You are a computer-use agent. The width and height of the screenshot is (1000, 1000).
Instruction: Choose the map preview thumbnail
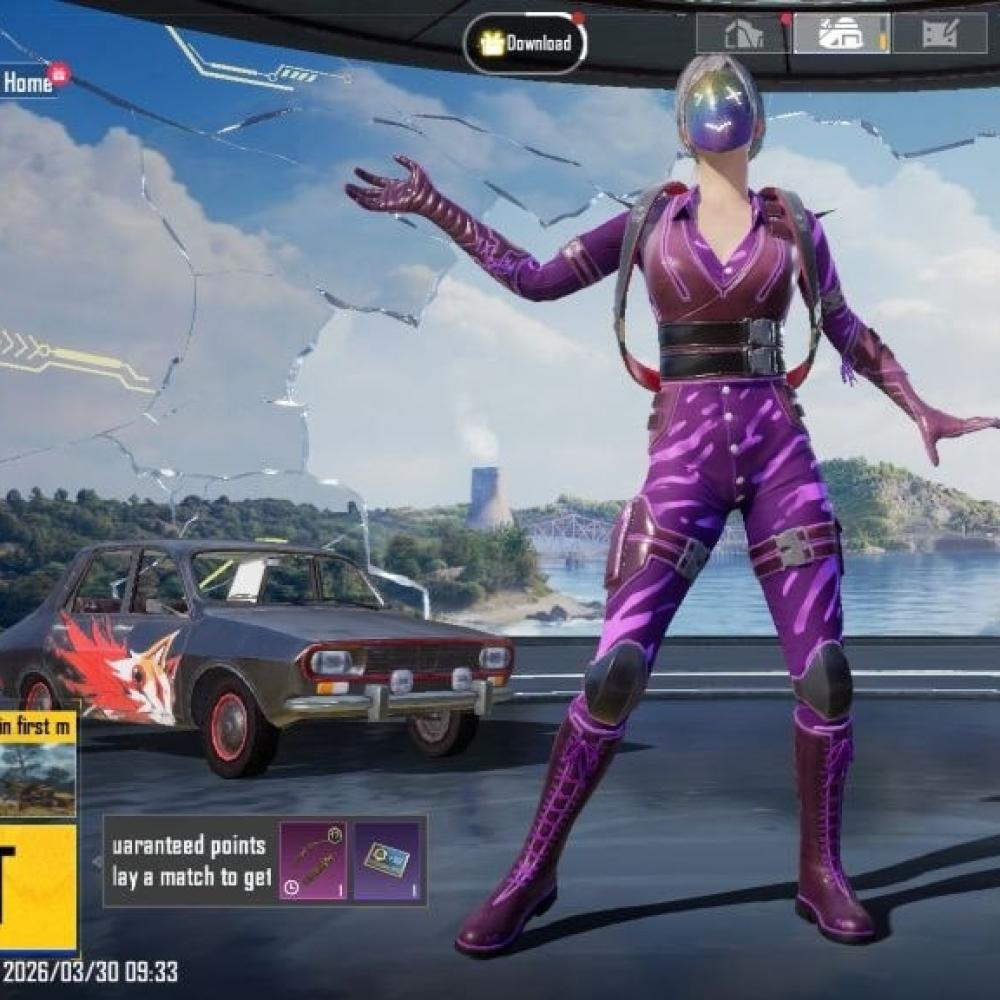(37, 776)
